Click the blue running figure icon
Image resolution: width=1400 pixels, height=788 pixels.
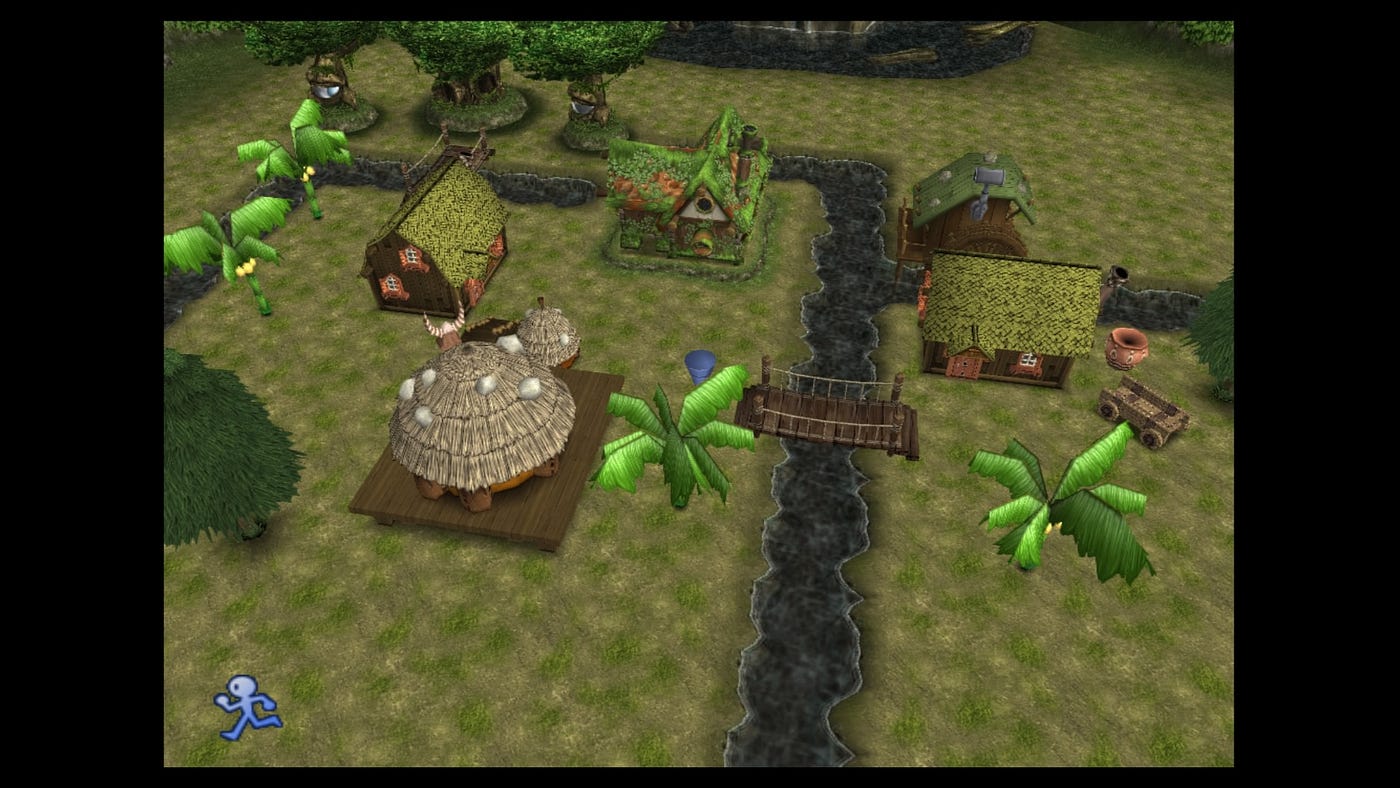247,707
